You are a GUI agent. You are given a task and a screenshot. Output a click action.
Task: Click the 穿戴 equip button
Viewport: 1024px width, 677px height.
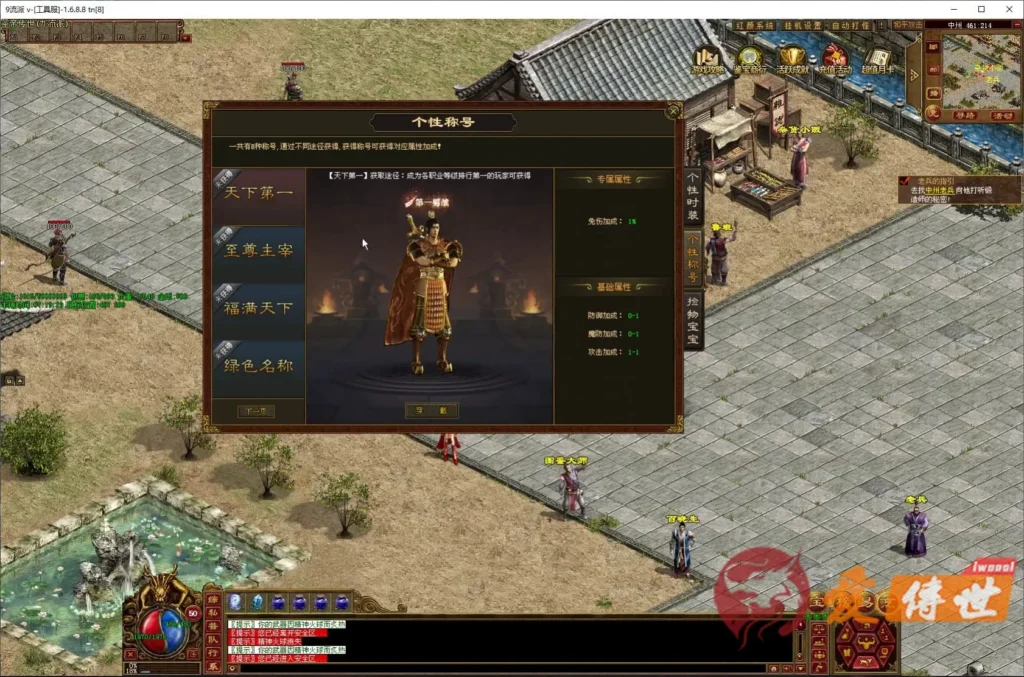(x=431, y=410)
